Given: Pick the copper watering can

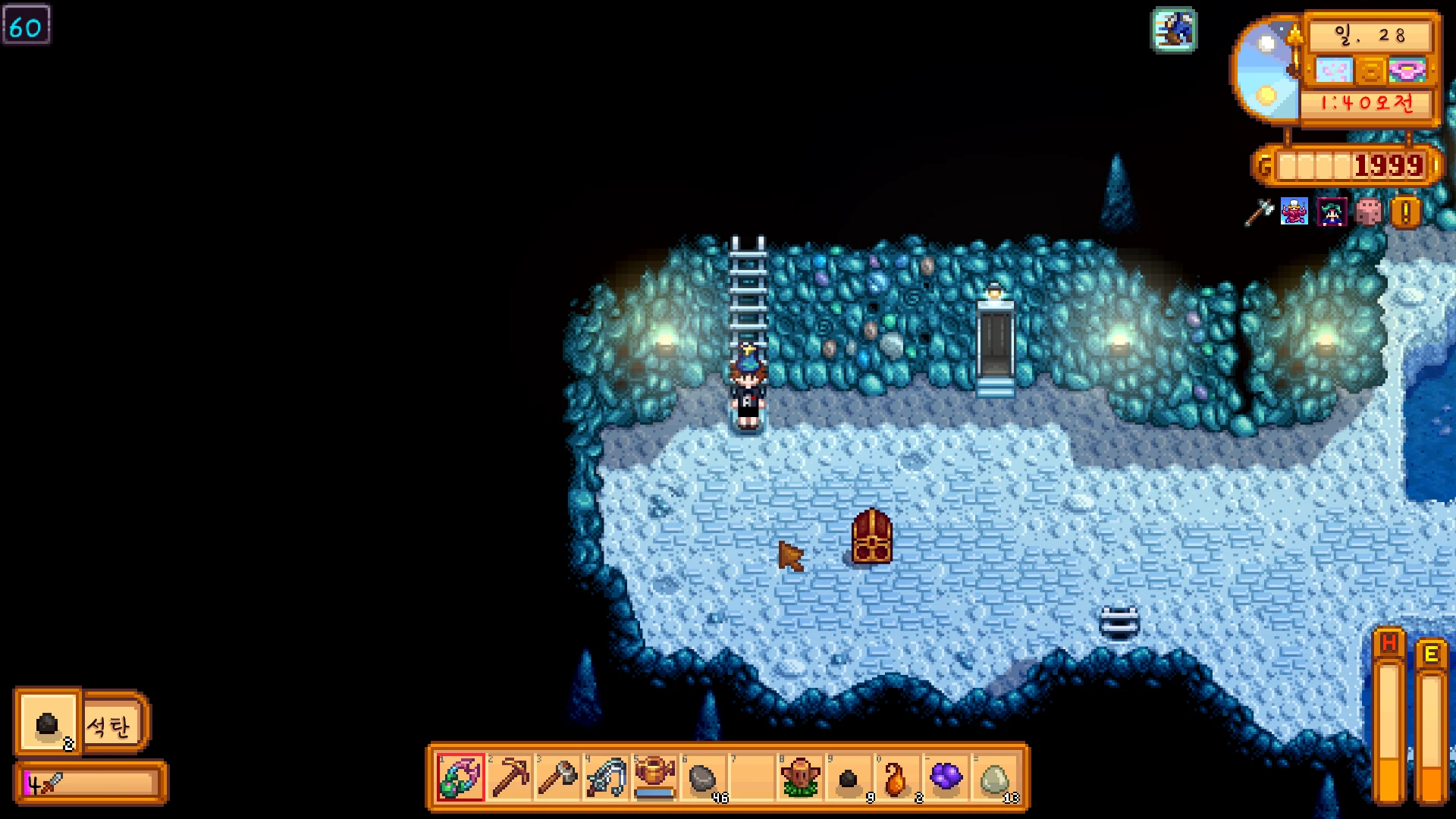Looking at the screenshot, I should [654, 777].
